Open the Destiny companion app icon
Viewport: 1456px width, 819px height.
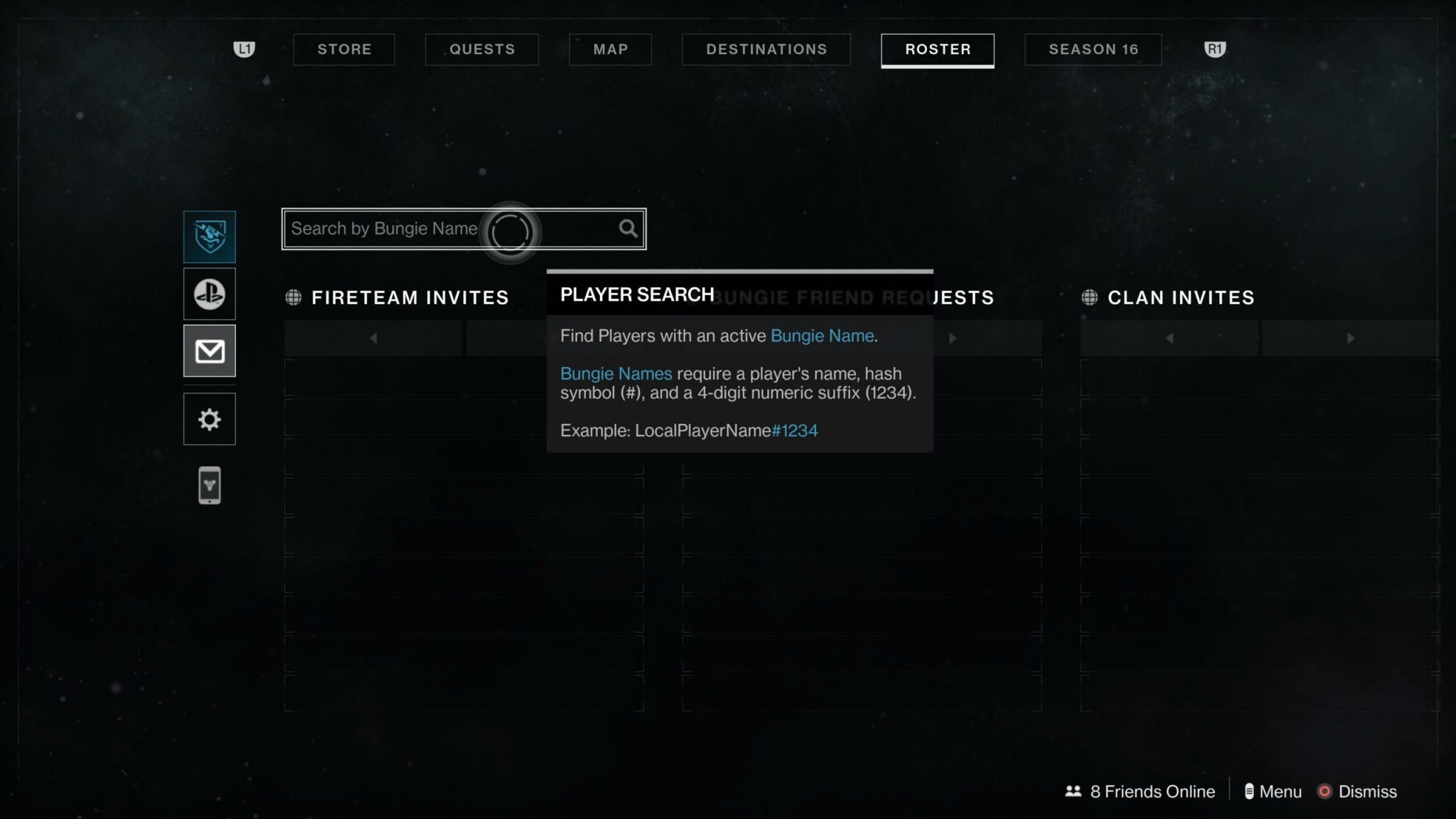pyautogui.click(x=209, y=484)
